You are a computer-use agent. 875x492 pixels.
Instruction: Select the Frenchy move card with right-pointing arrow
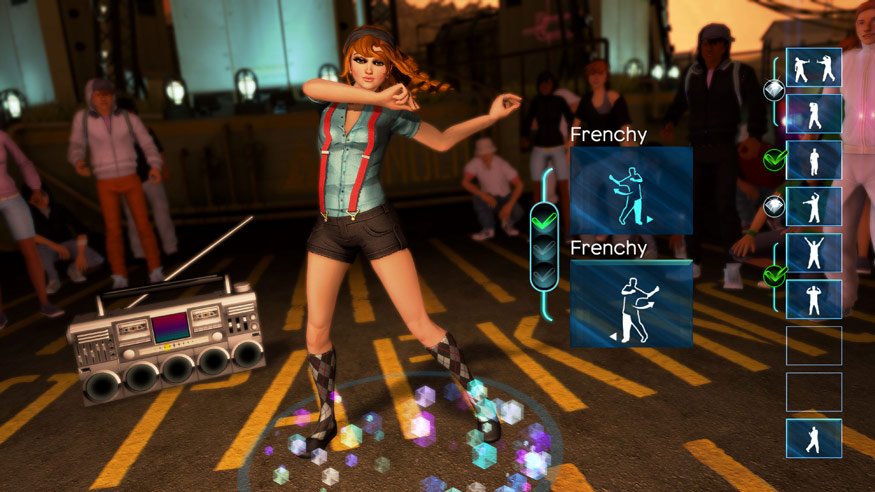631,191
